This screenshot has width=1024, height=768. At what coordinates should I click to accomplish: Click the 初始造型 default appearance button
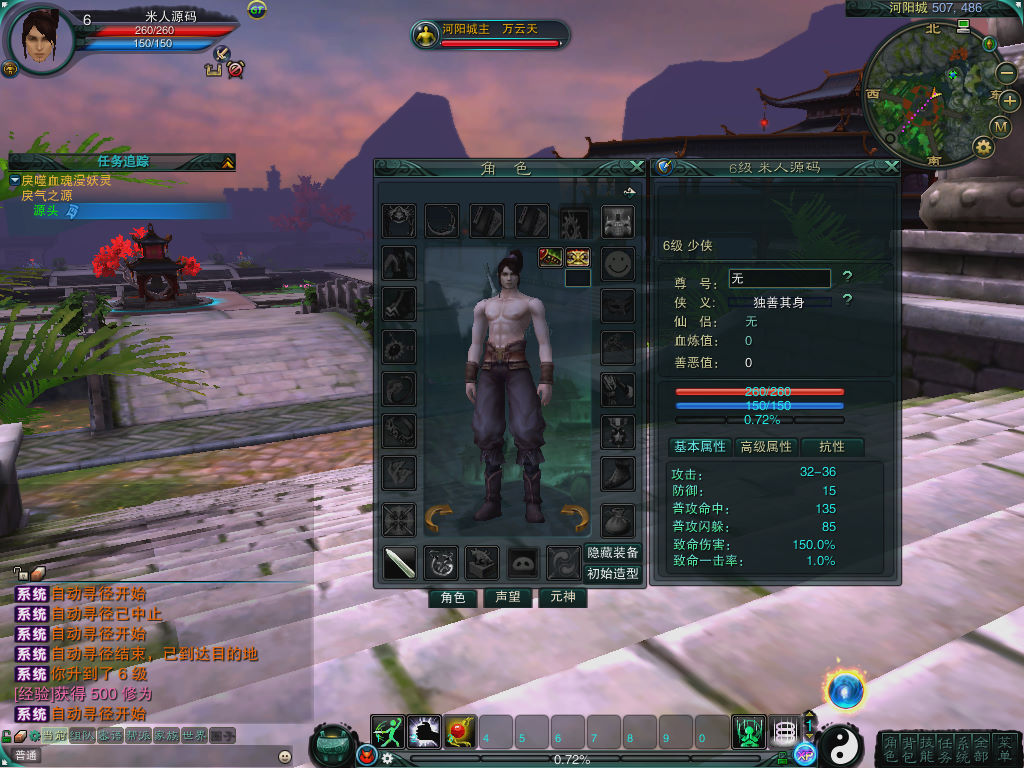(613, 574)
